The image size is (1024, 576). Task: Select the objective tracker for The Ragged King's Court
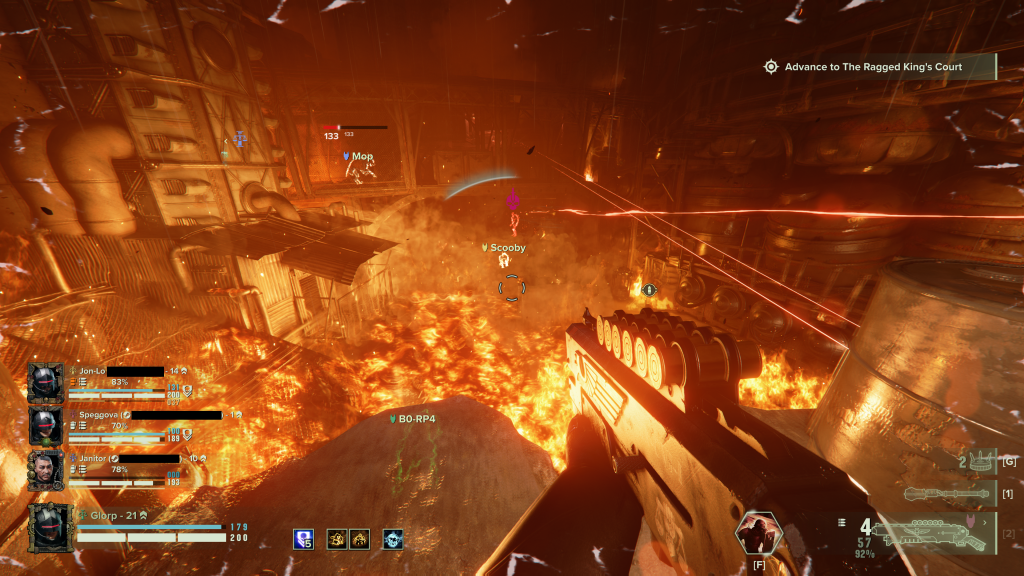[872, 67]
